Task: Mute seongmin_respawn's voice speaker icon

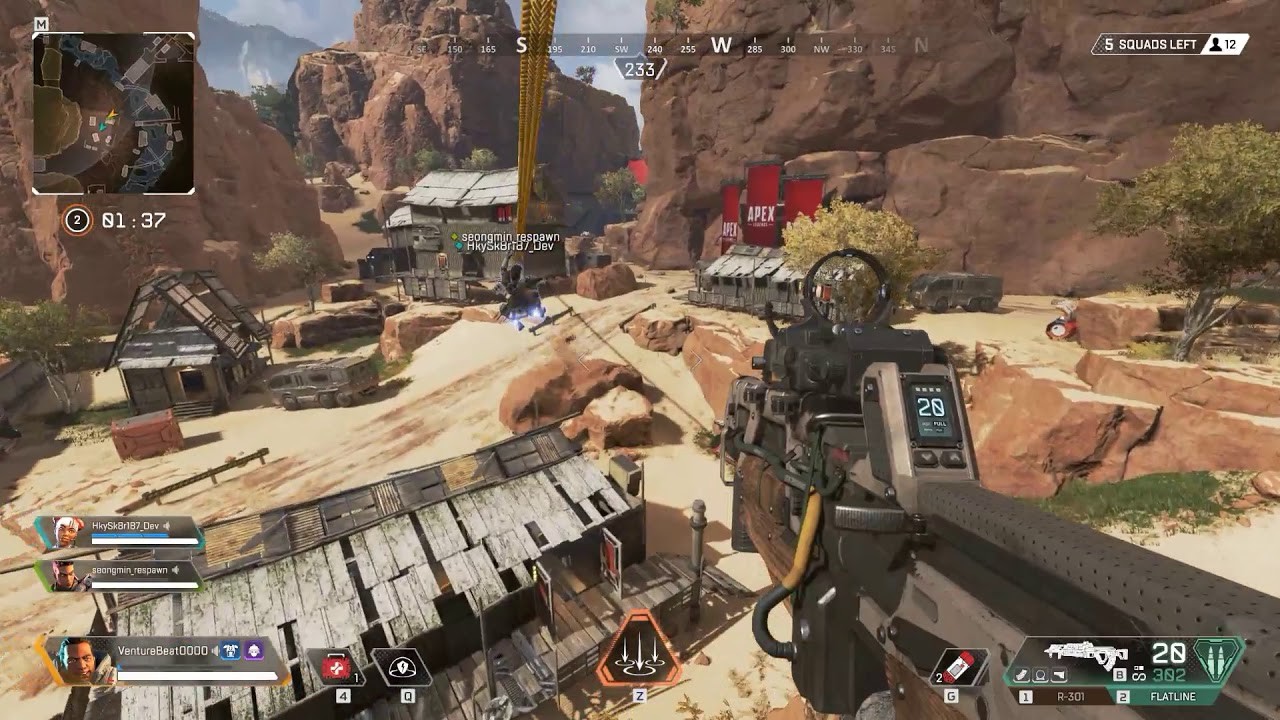Action: (176, 570)
